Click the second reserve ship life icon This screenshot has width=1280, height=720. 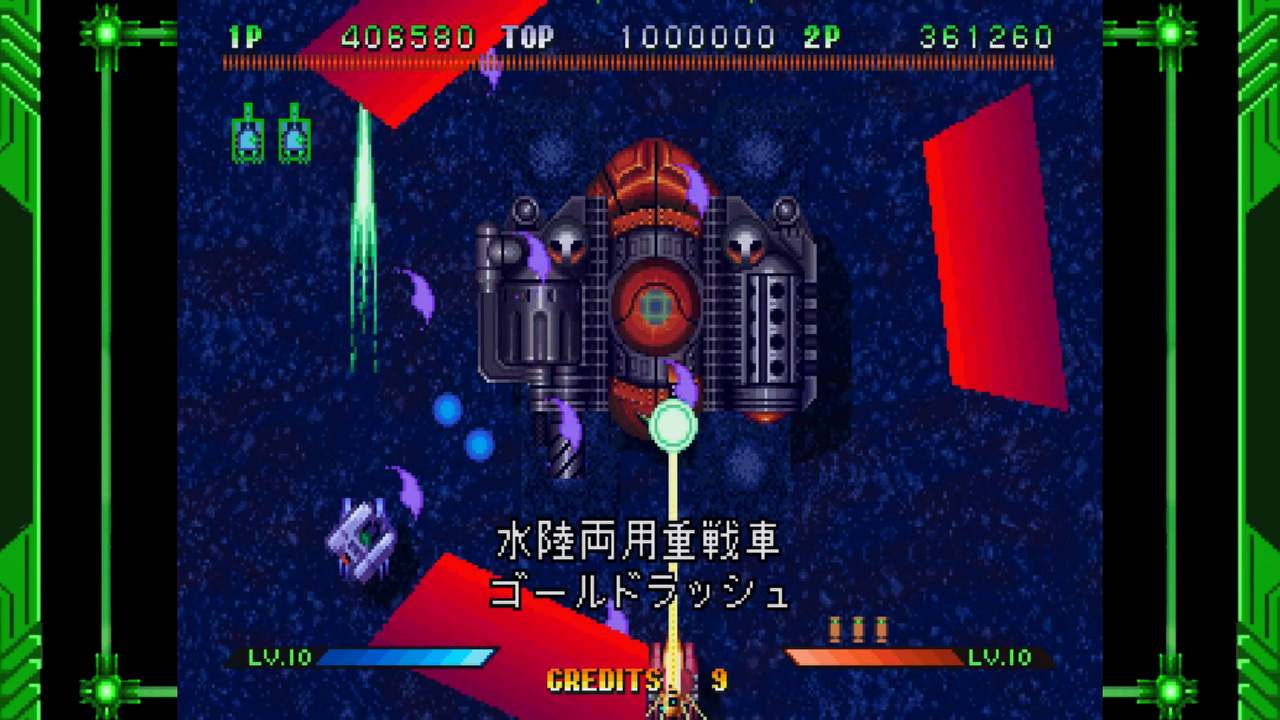(293, 135)
